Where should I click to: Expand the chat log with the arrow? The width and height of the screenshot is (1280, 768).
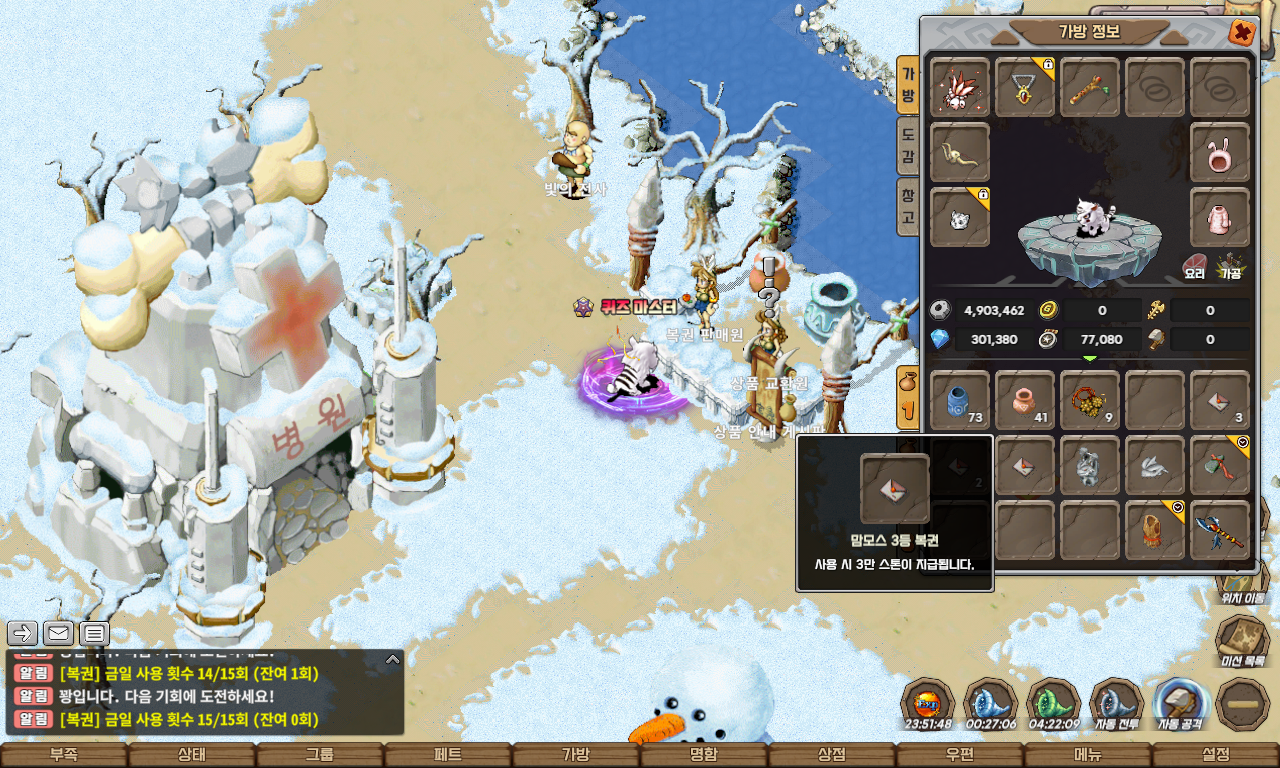pos(393,660)
